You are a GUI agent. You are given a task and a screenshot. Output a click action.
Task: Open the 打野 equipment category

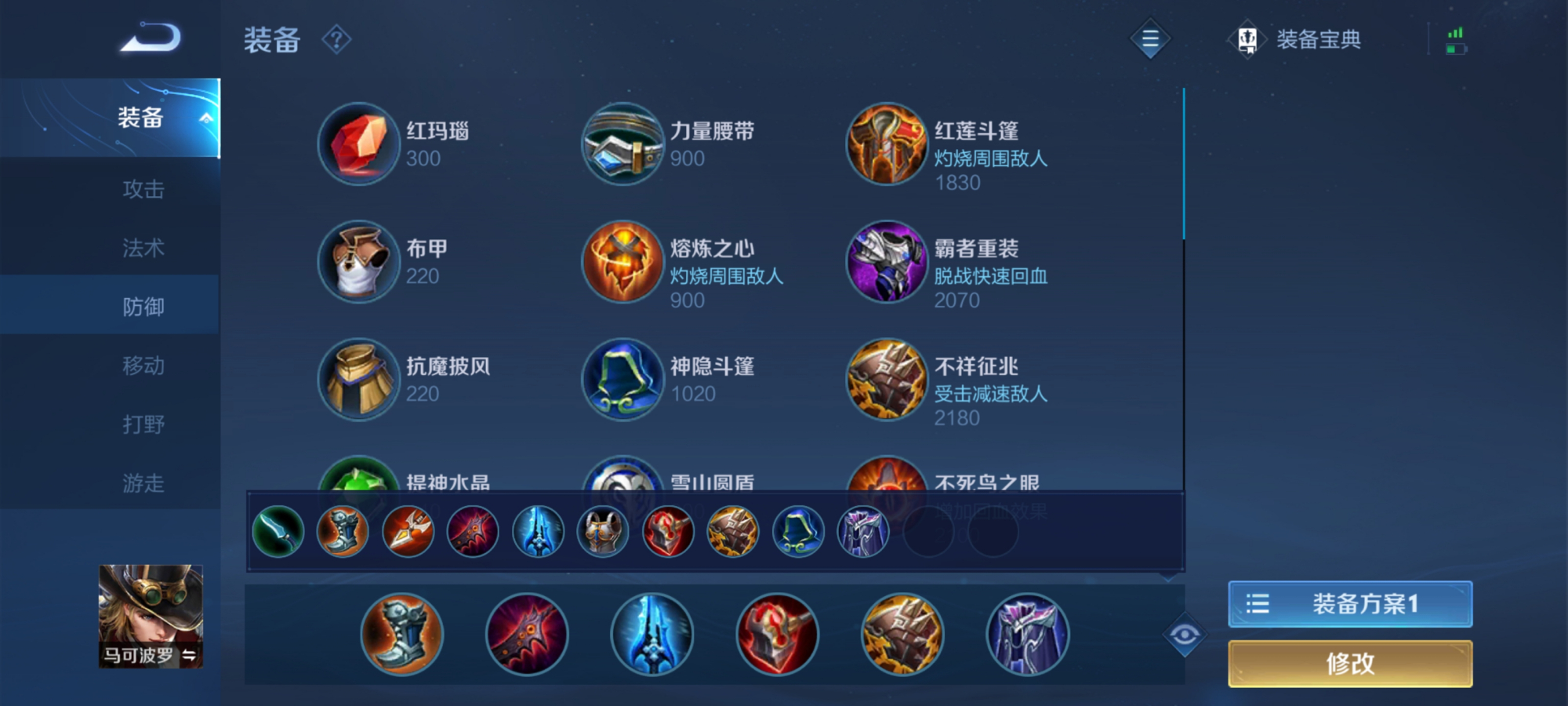click(145, 424)
